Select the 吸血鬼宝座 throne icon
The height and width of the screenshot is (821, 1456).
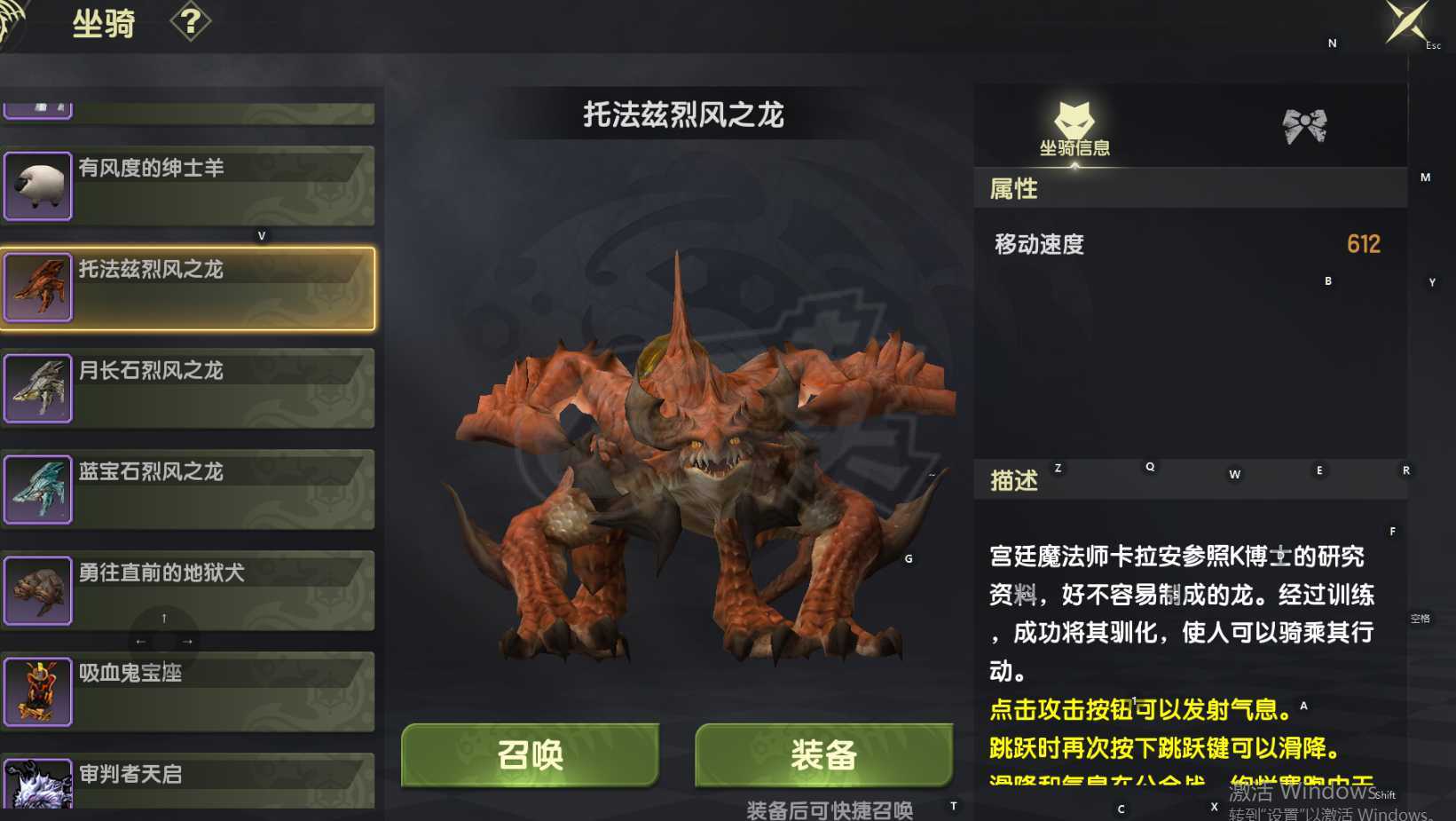pos(39,691)
